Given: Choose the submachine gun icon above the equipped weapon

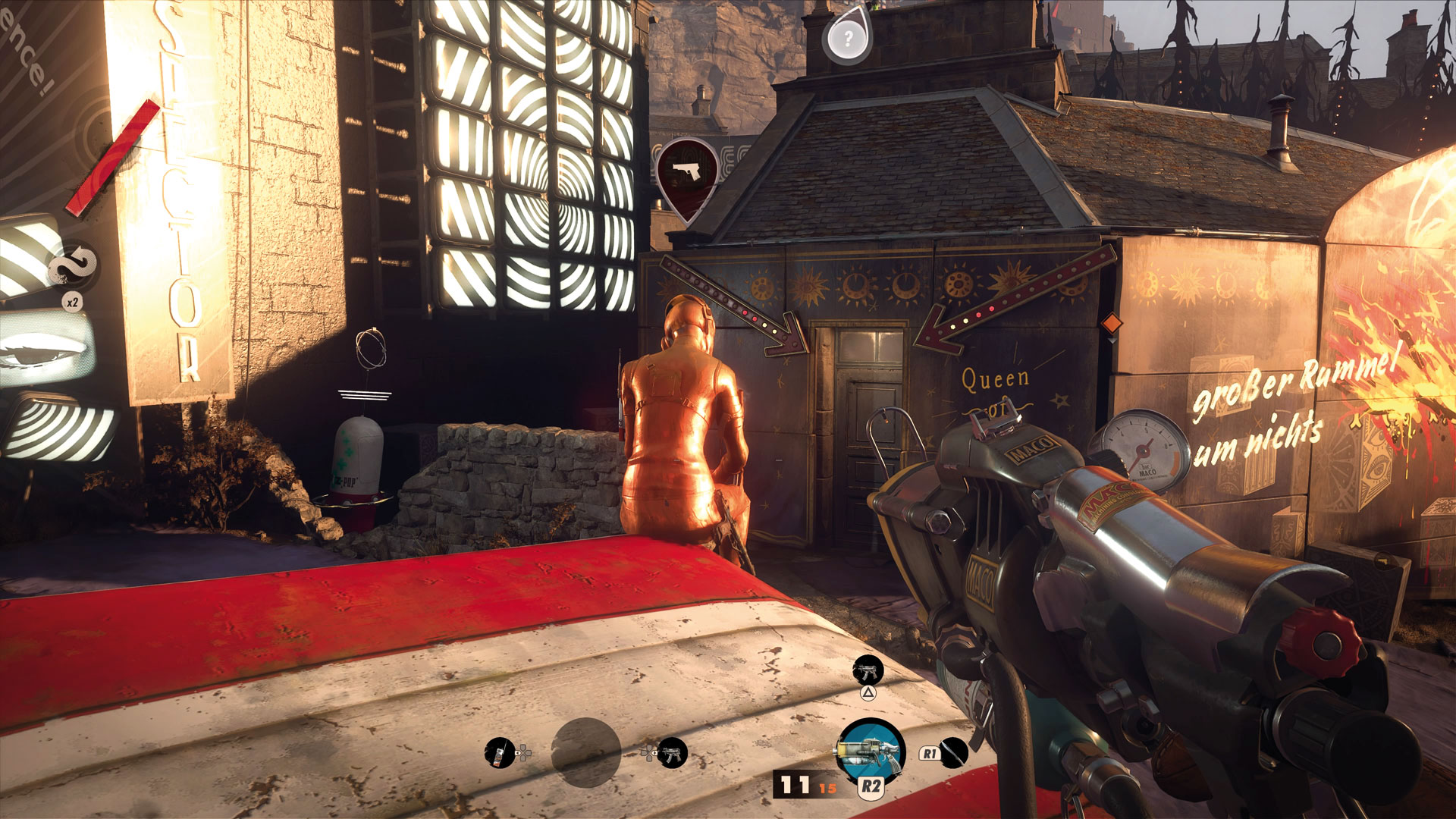Looking at the screenshot, I should pos(868,670).
